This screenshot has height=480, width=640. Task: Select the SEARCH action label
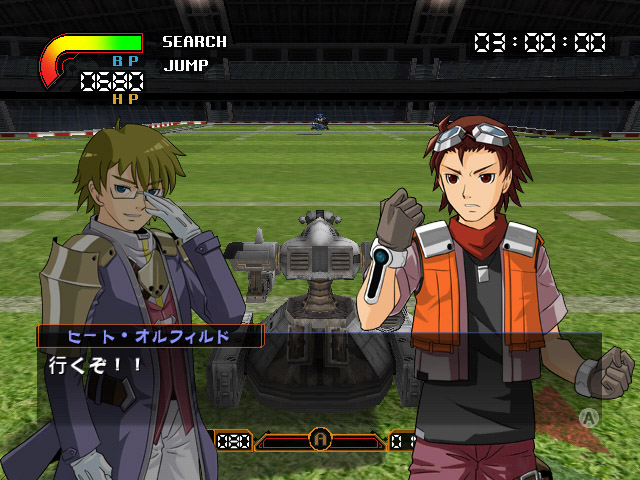194,42
